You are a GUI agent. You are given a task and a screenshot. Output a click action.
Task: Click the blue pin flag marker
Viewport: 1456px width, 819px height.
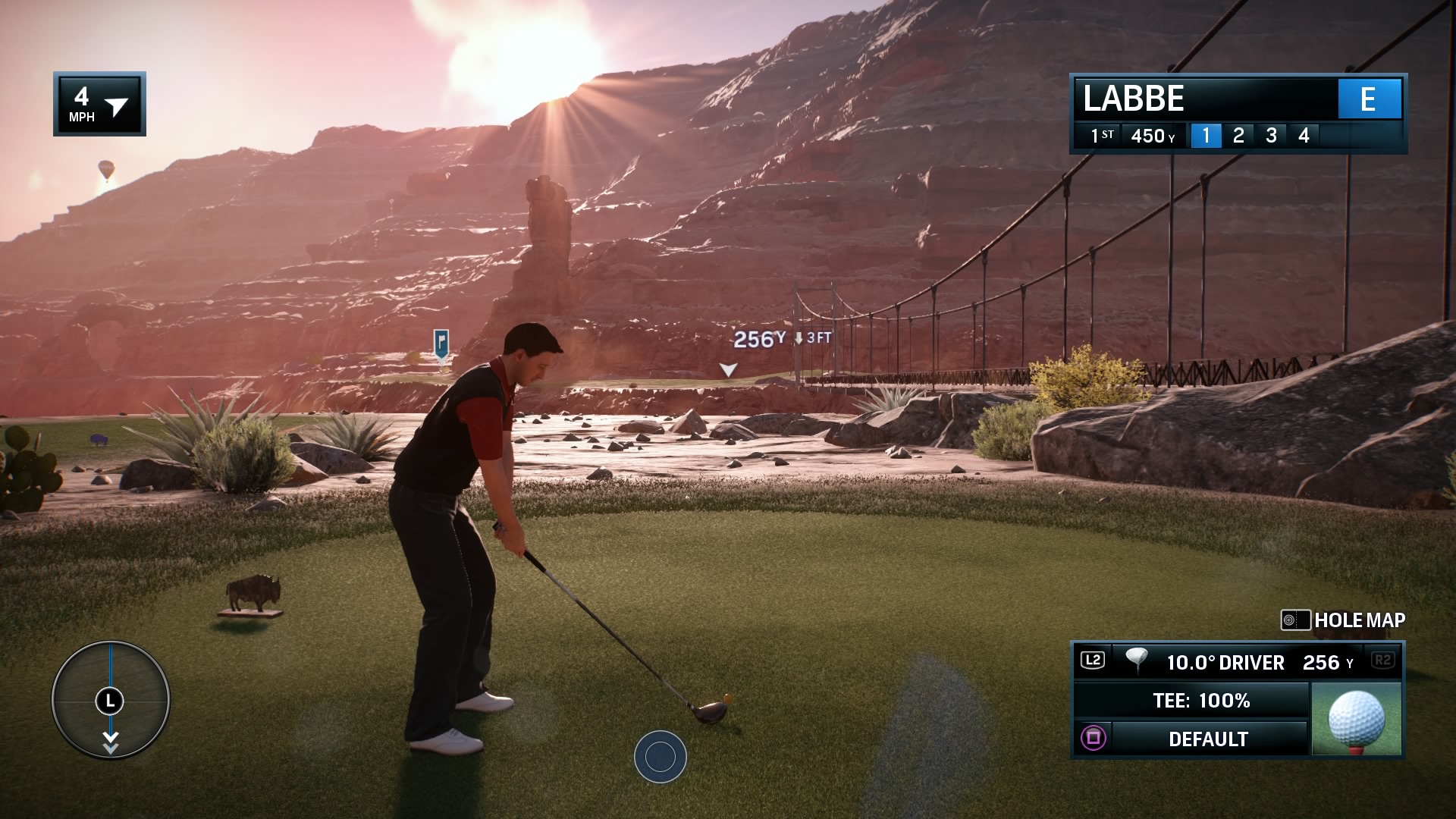(x=441, y=343)
